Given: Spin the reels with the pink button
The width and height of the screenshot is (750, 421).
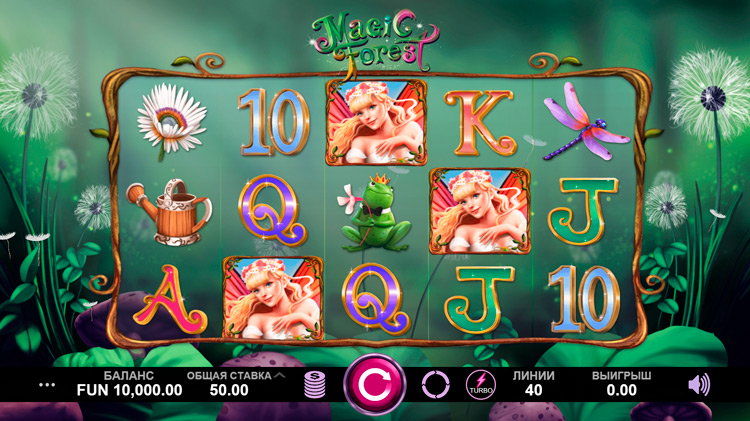Looking at the screenshot, I should [374, 384].
